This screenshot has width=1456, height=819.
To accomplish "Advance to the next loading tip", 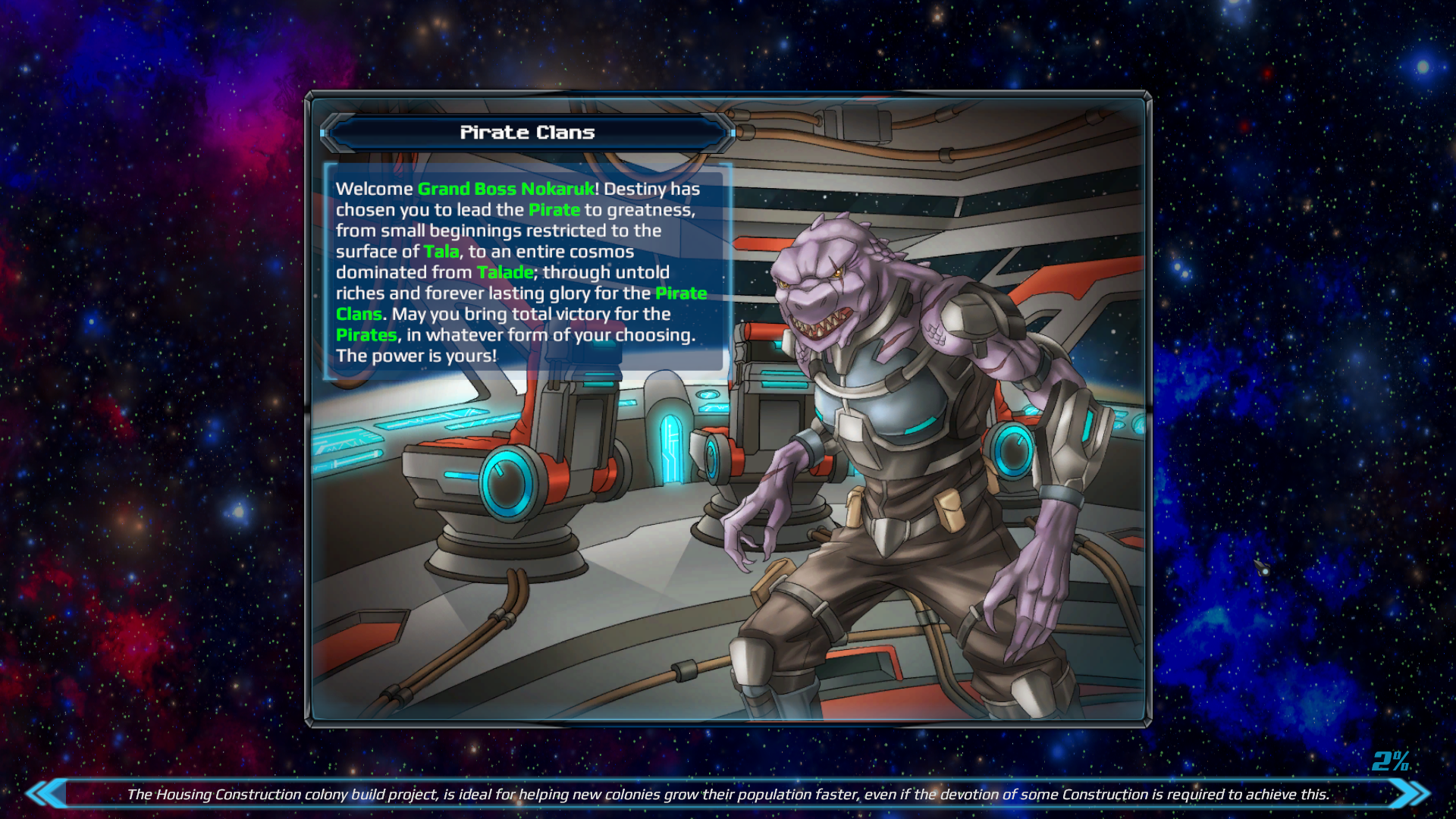I will click(1409, 793).
